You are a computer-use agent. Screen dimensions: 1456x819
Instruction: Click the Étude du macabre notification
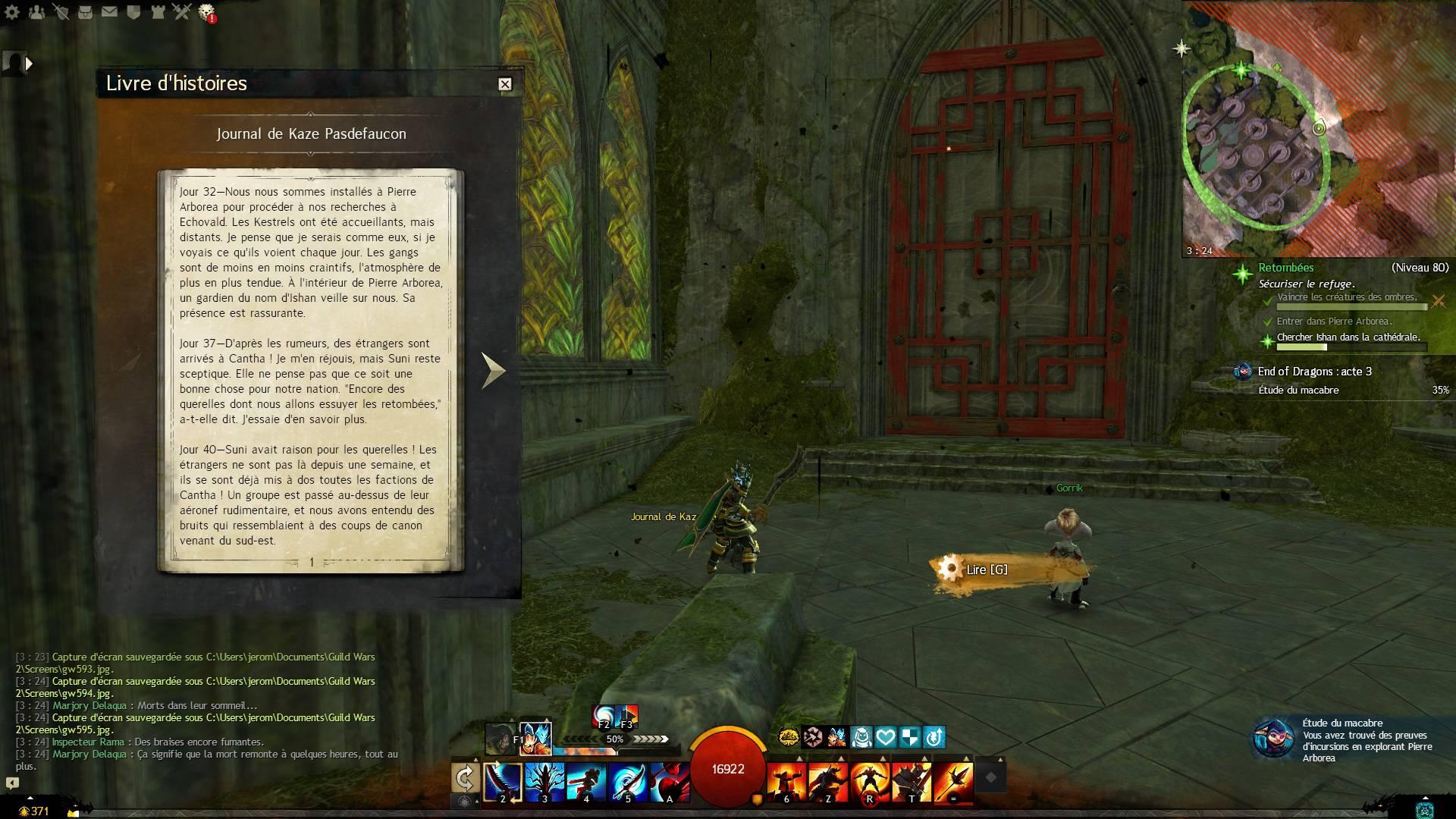pos(1350,740)
